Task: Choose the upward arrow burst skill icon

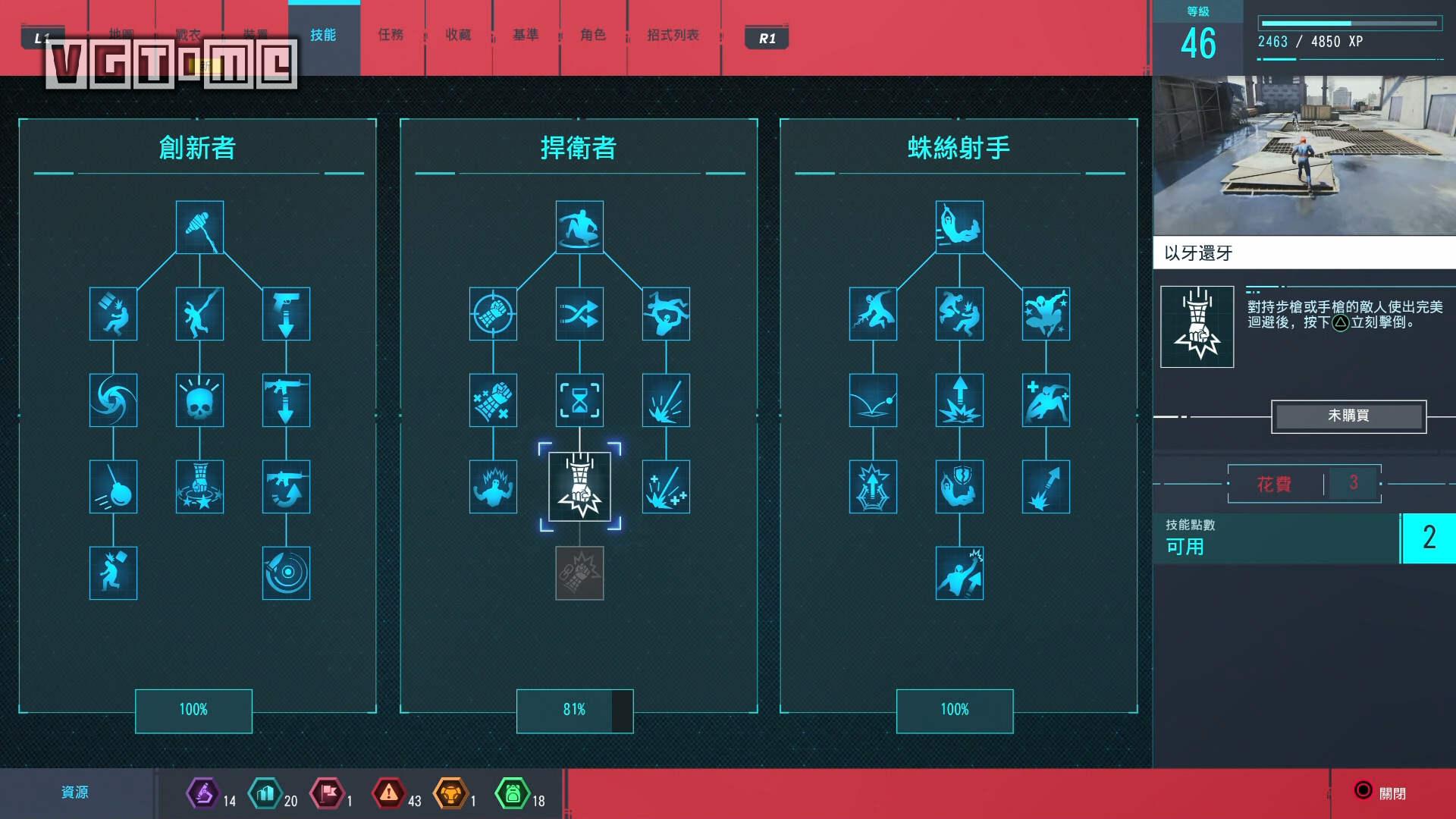Action: tap(959, 400)
